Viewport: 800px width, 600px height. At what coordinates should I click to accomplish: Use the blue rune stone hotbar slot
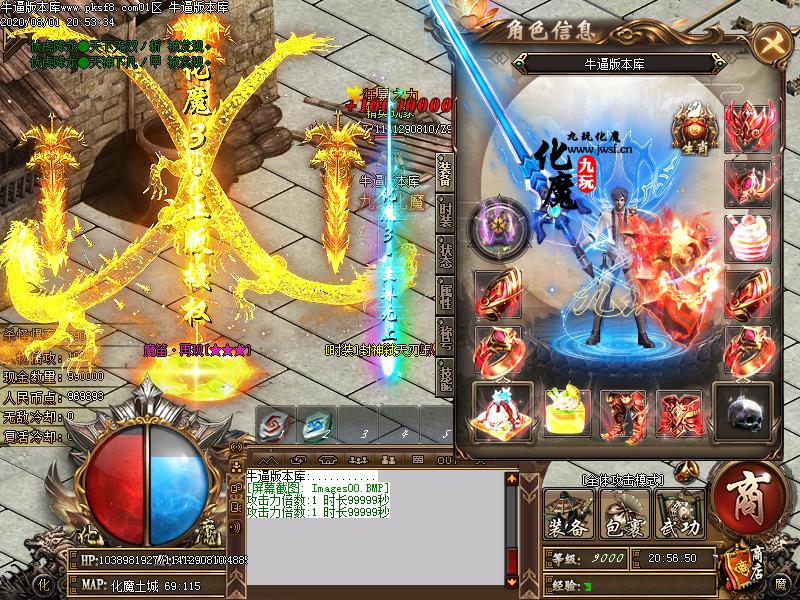coord(312,425)
